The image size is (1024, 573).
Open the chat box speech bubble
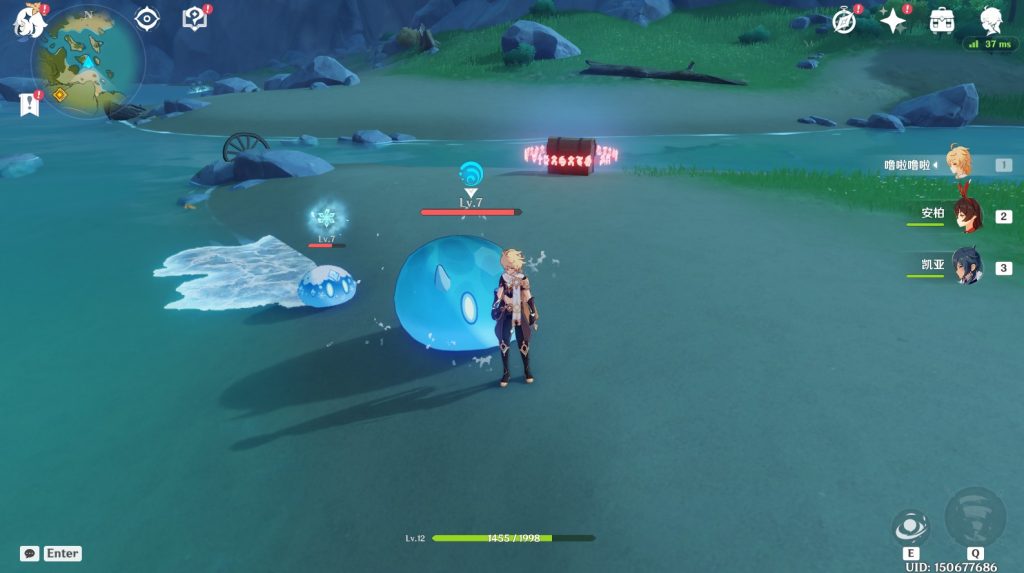30,553
